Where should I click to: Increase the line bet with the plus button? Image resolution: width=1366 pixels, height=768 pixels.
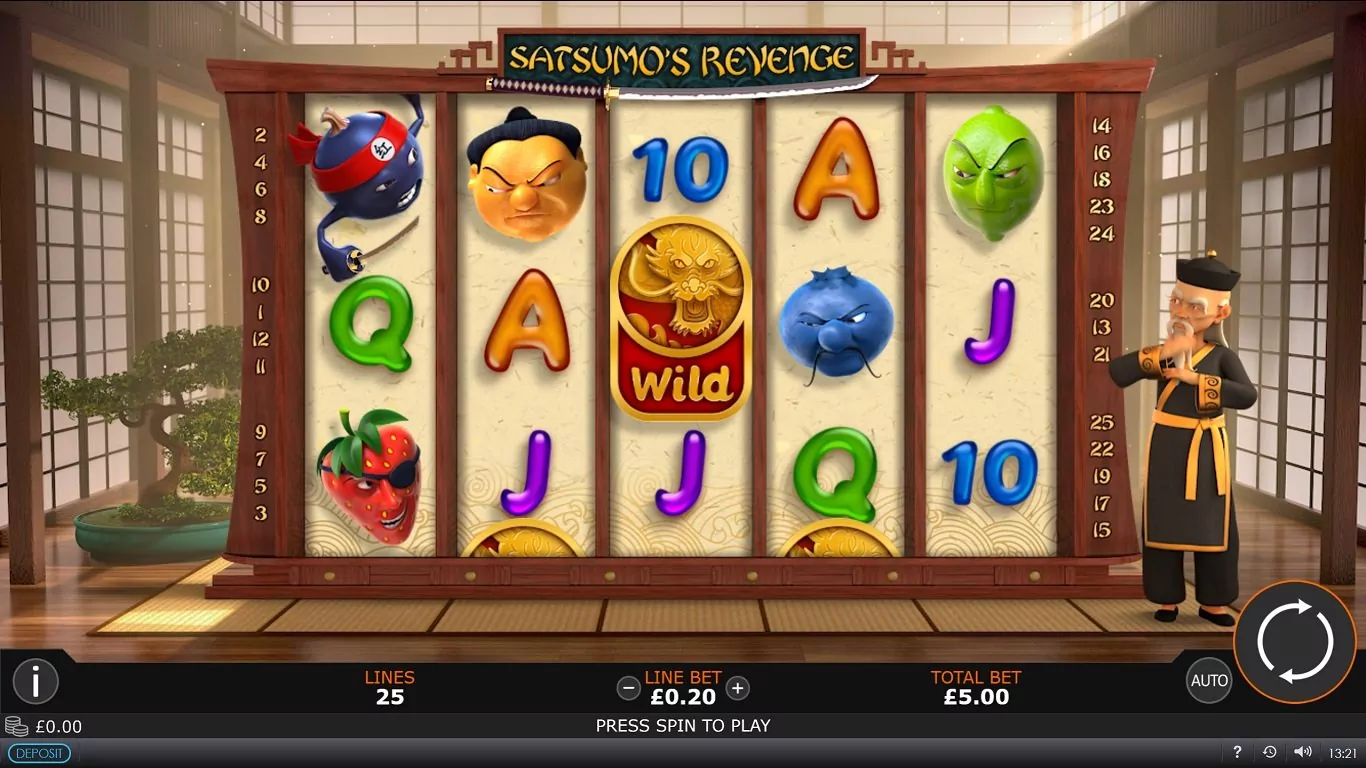point(737,688)
